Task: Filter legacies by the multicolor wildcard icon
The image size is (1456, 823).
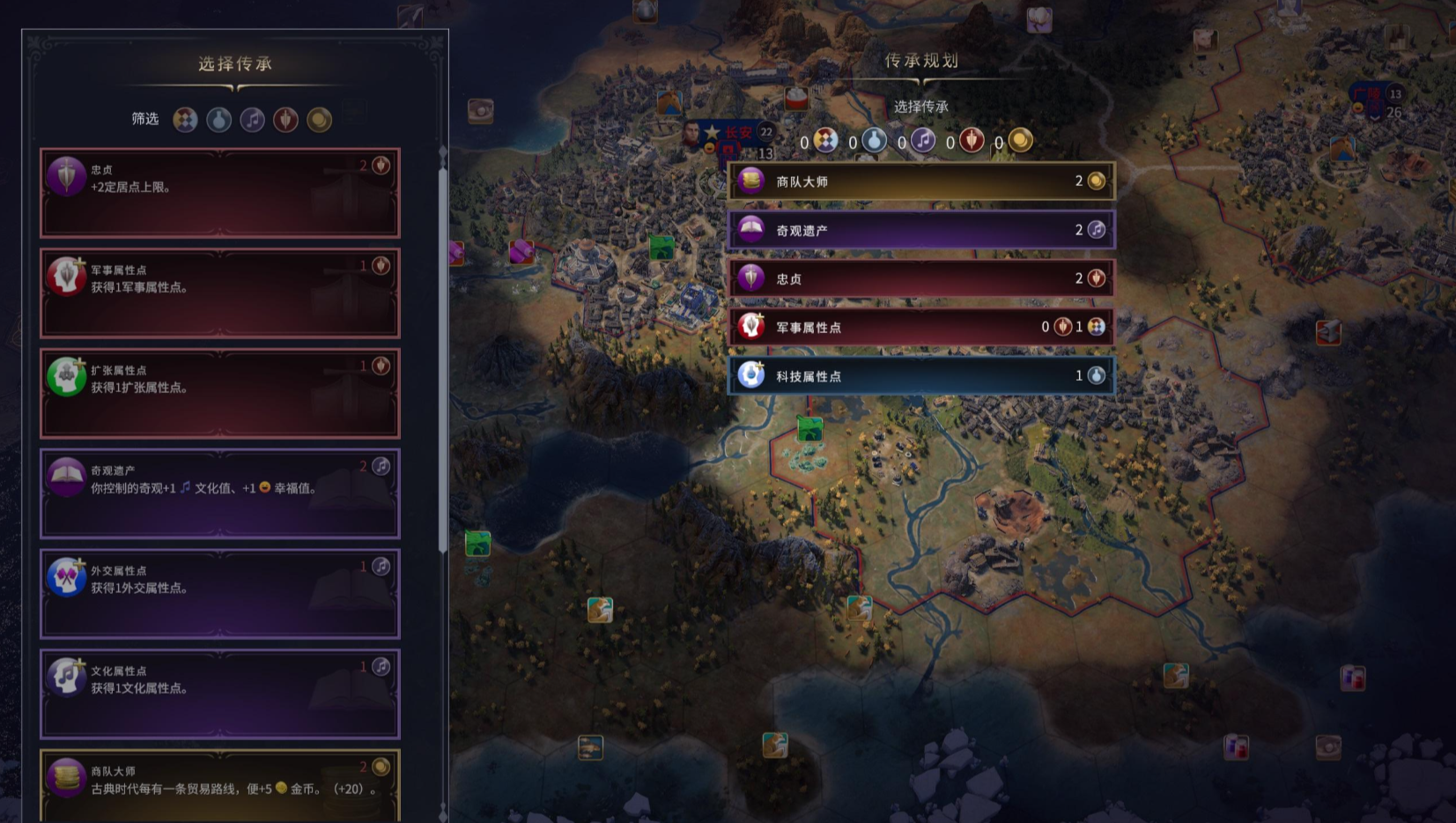Action: pyautogui.click(x=185, y=120)
